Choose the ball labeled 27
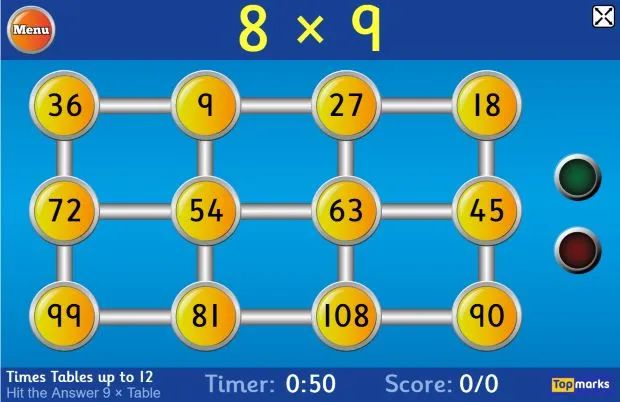Screen dimensions: 620x402 [345, 105]
